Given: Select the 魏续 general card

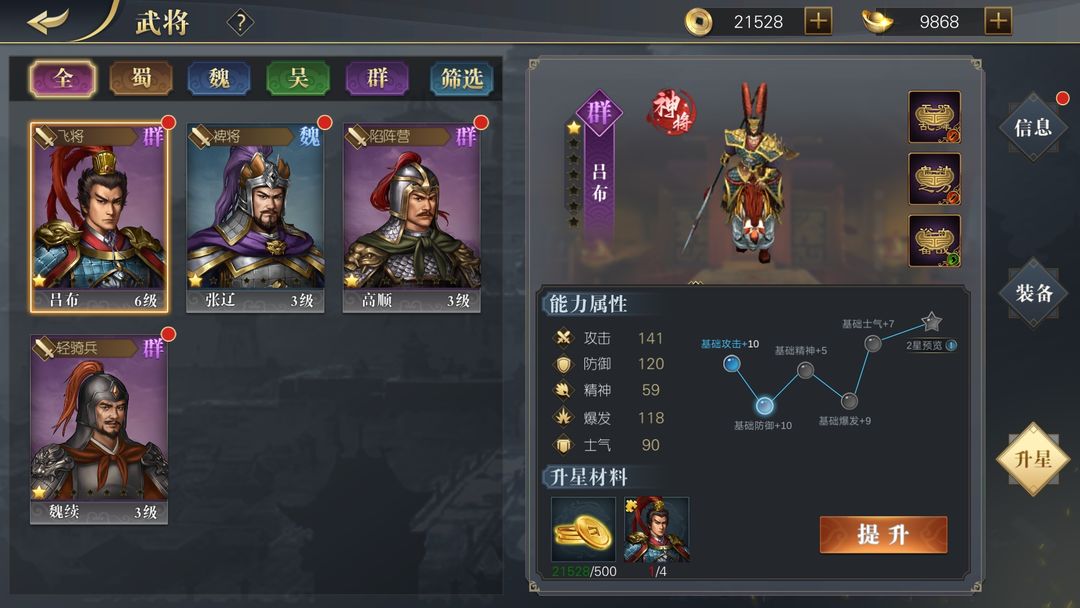Looking at the screenshot, I should click(99, 429).
